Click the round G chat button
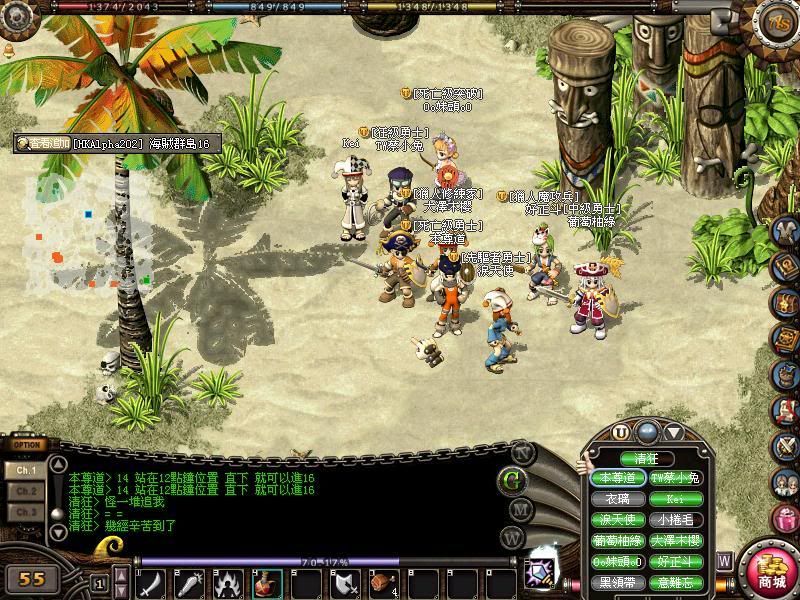This screenshot has height=600, width=800. click(x=514, y=479)
